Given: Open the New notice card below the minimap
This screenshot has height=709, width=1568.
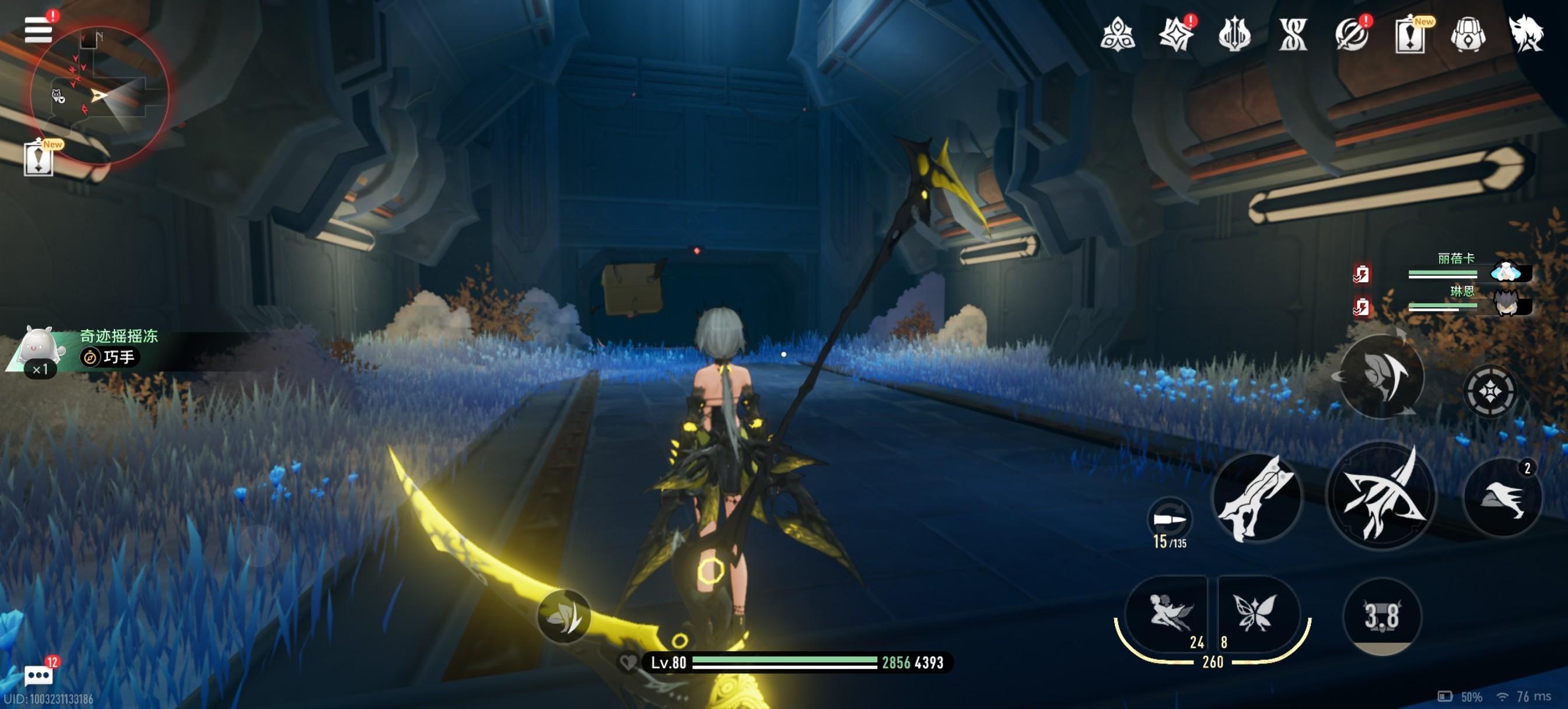Looking at the screenshot, I should (39, 159).
